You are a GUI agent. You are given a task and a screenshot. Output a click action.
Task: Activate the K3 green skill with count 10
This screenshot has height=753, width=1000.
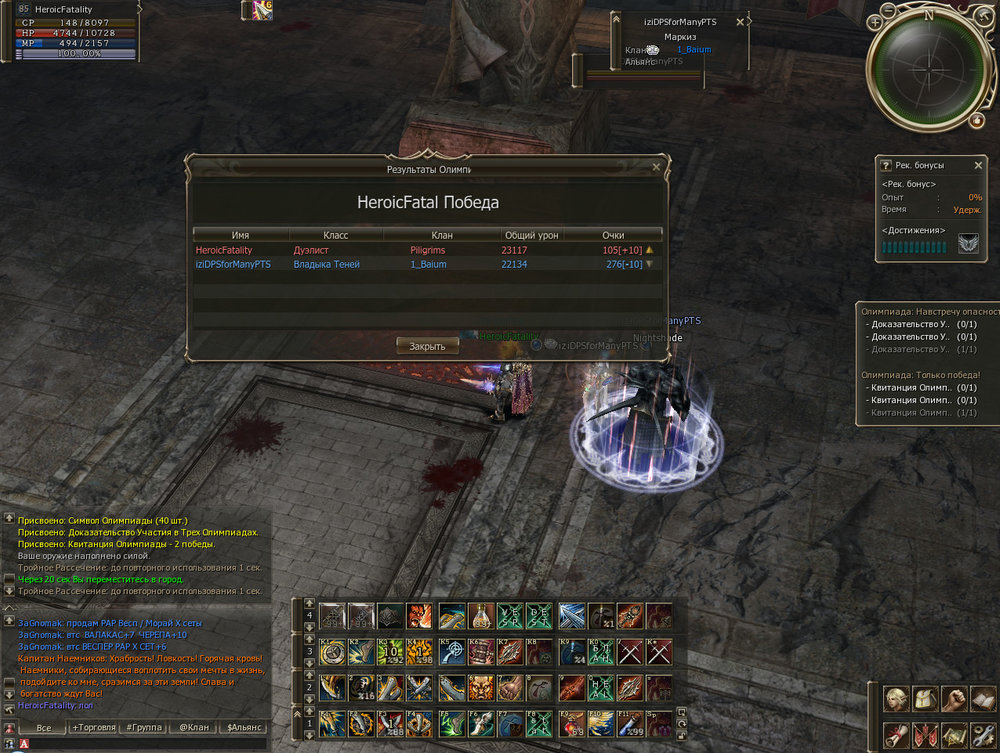click(x=391, y=651)
